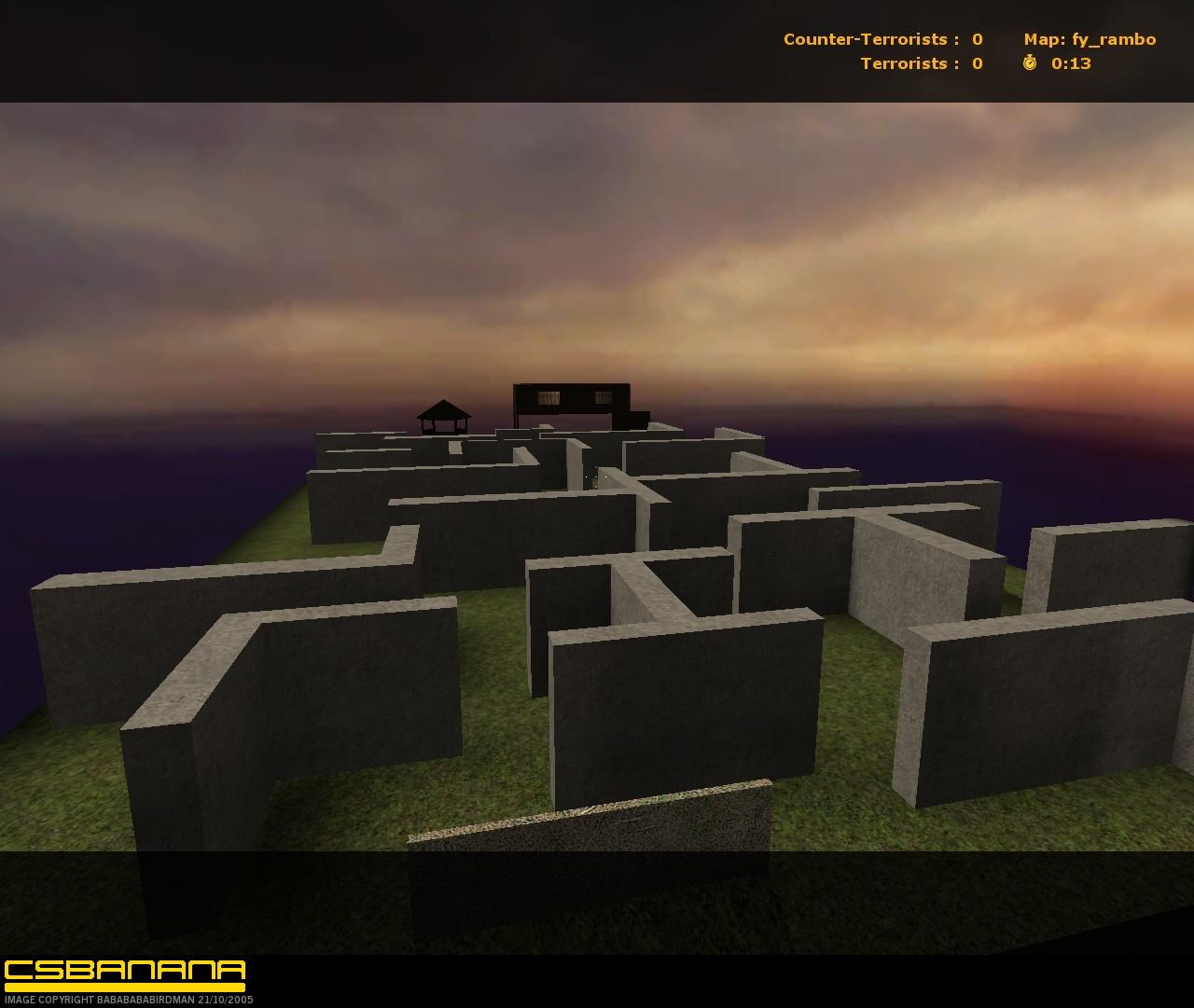Click the date 21/10/2005 in the copyright line
Screen dimensions: 1194x1008
226,999
